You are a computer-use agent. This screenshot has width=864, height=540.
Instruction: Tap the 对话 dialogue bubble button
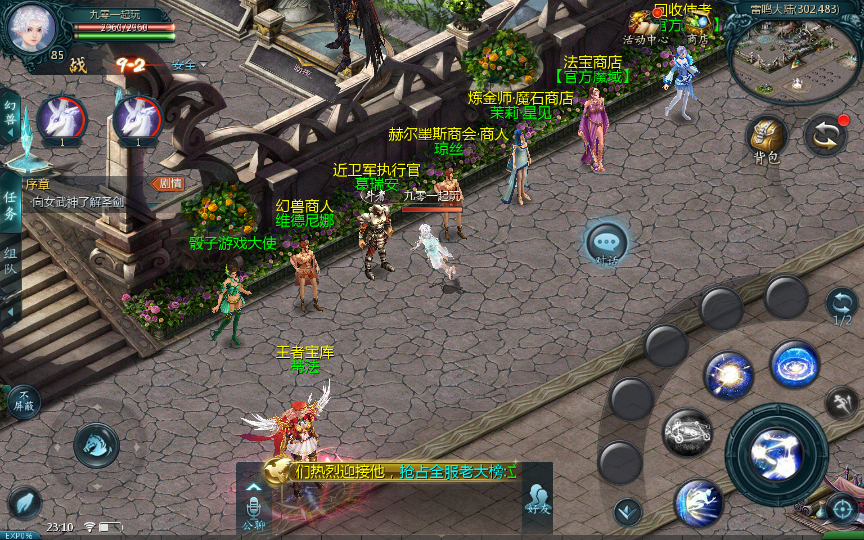coord(607,243)
